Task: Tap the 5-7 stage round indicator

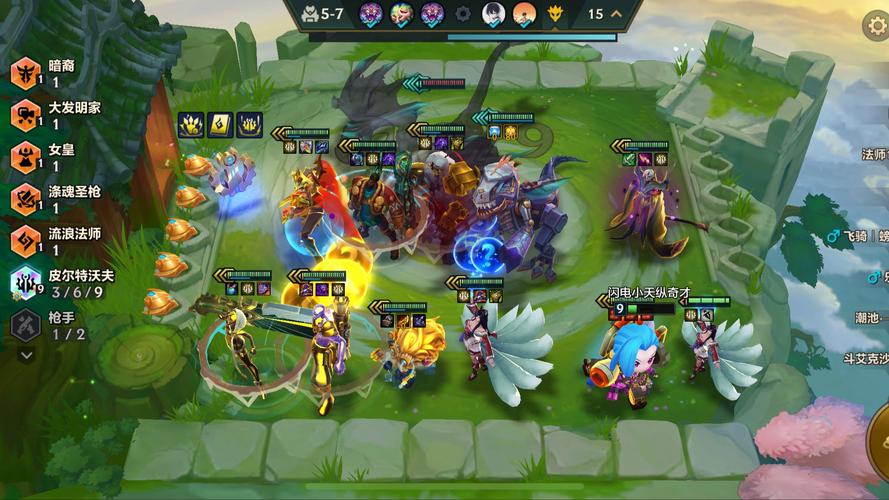Action: tap(324, 14)
